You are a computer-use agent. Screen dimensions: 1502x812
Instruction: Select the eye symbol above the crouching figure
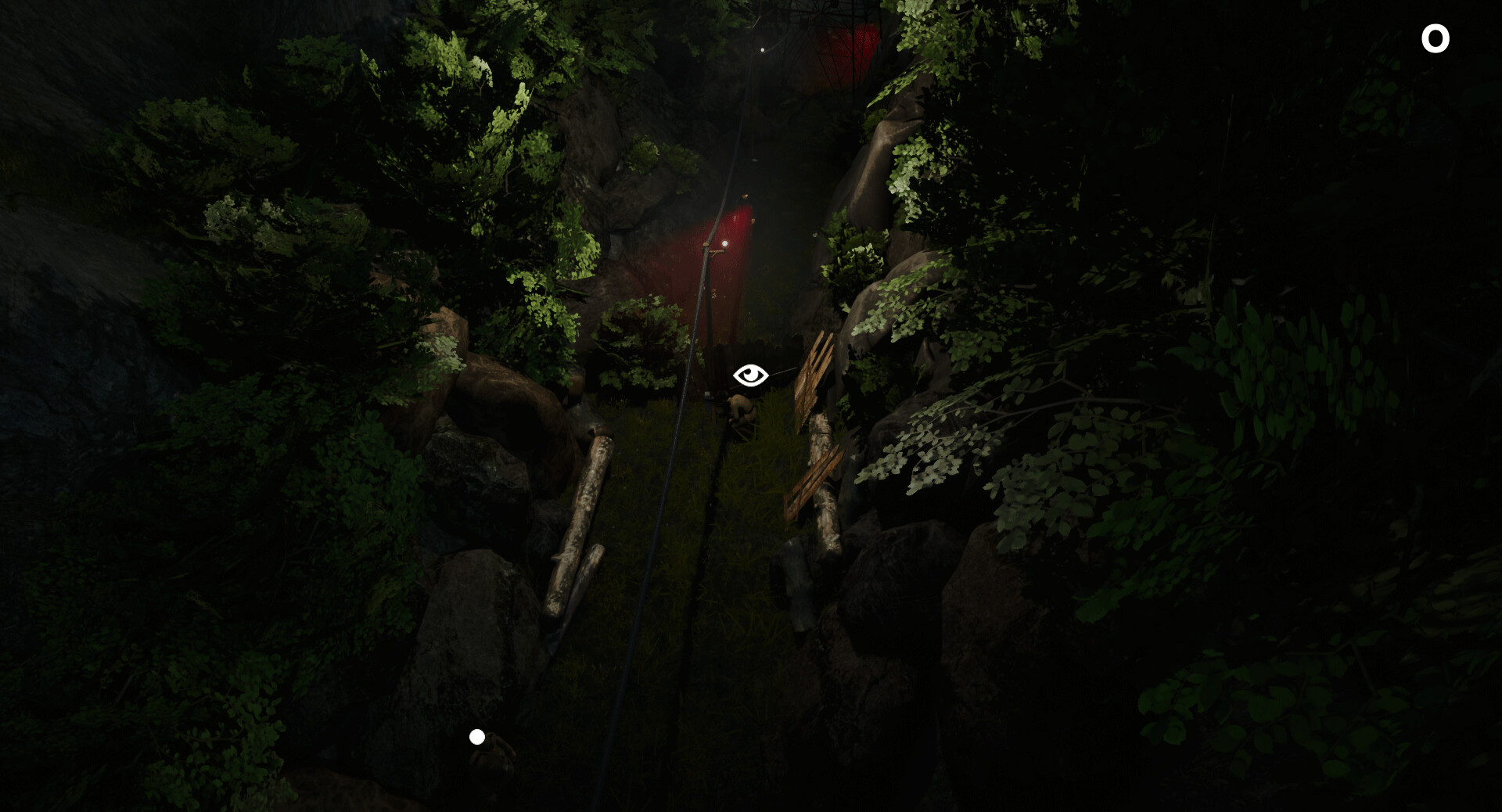click(750, 375)
